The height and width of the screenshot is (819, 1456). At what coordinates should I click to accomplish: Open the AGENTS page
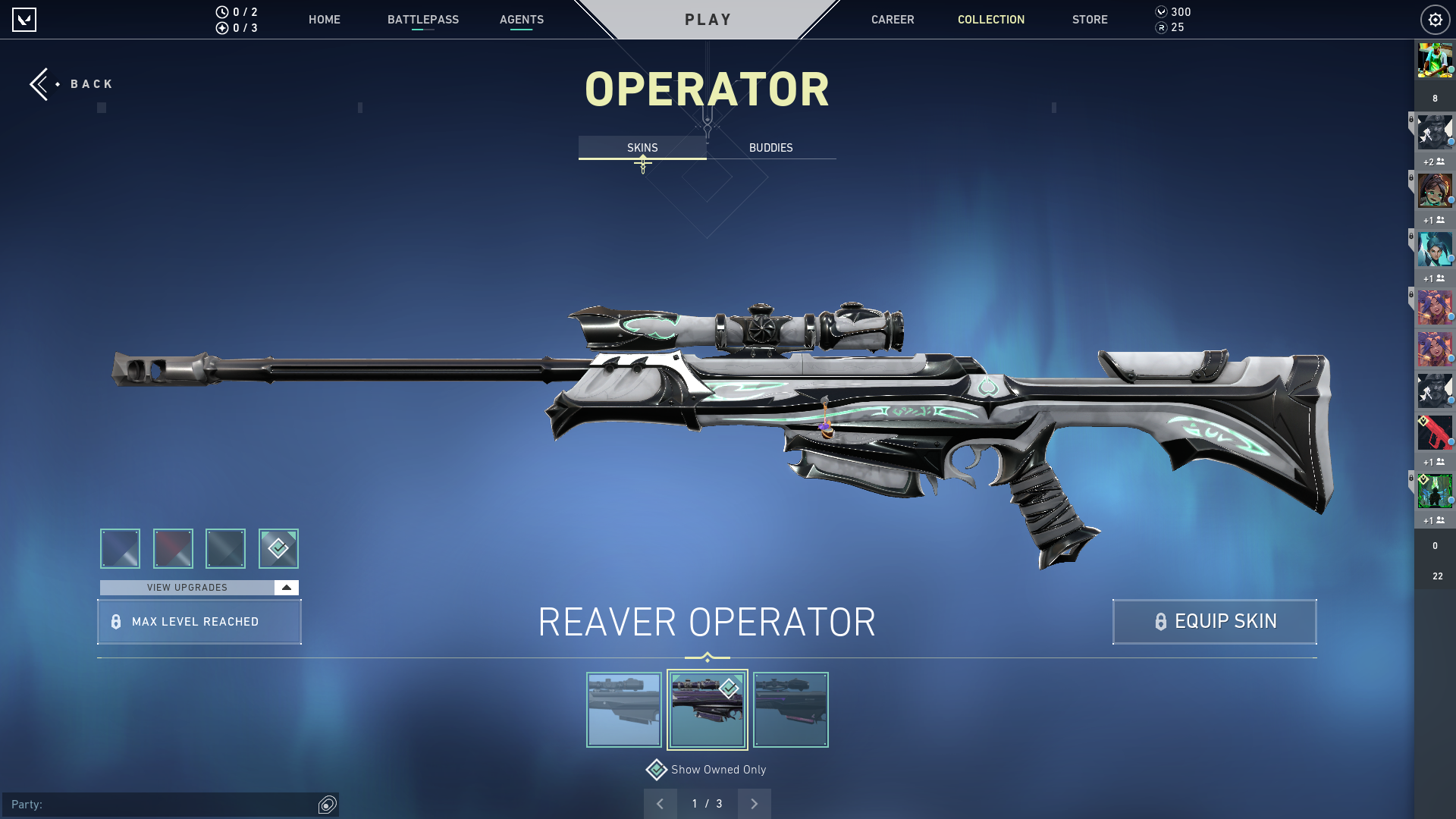[x=522, y=20]
